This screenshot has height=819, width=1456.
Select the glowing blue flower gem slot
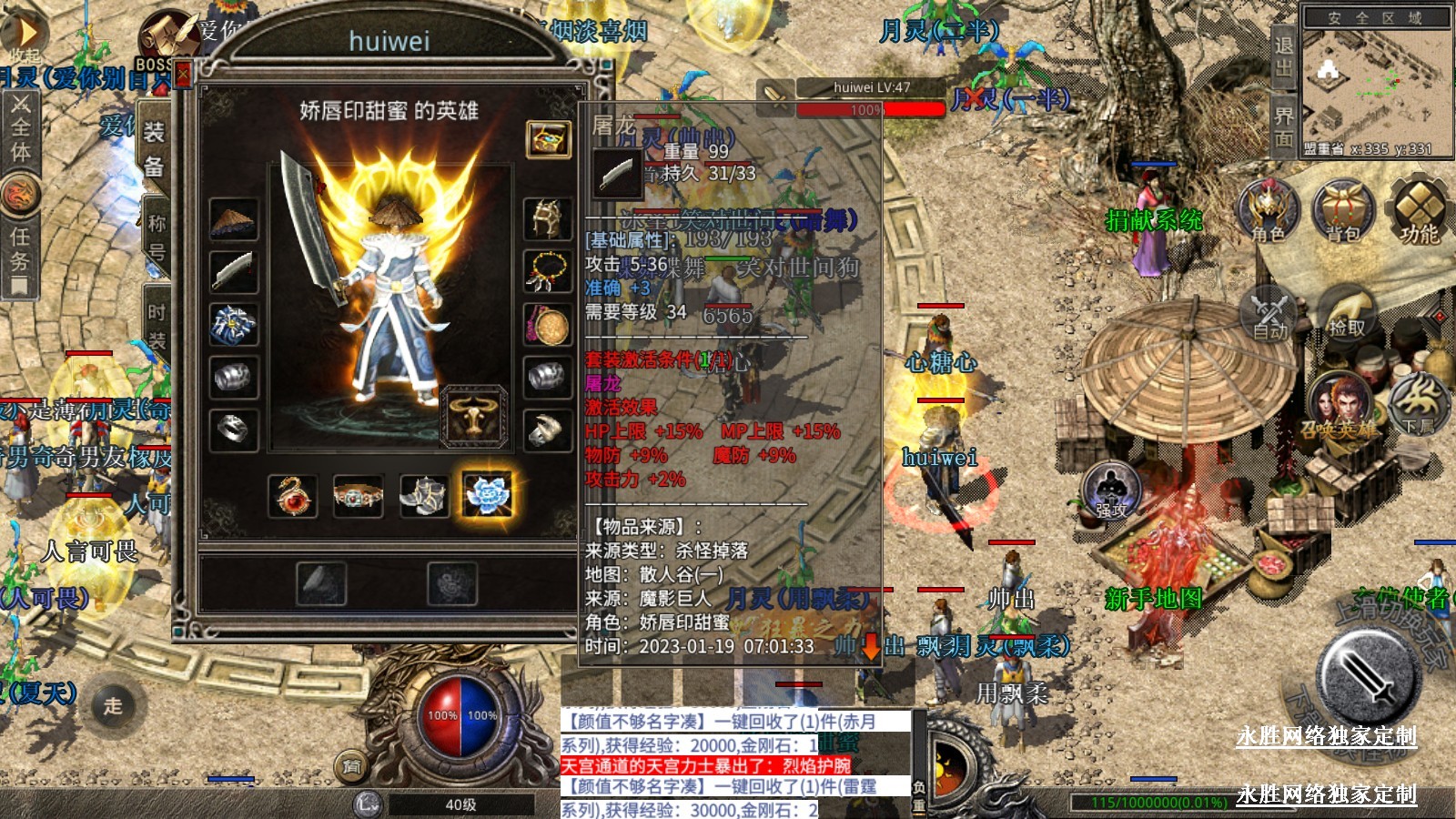coord(489,496)
